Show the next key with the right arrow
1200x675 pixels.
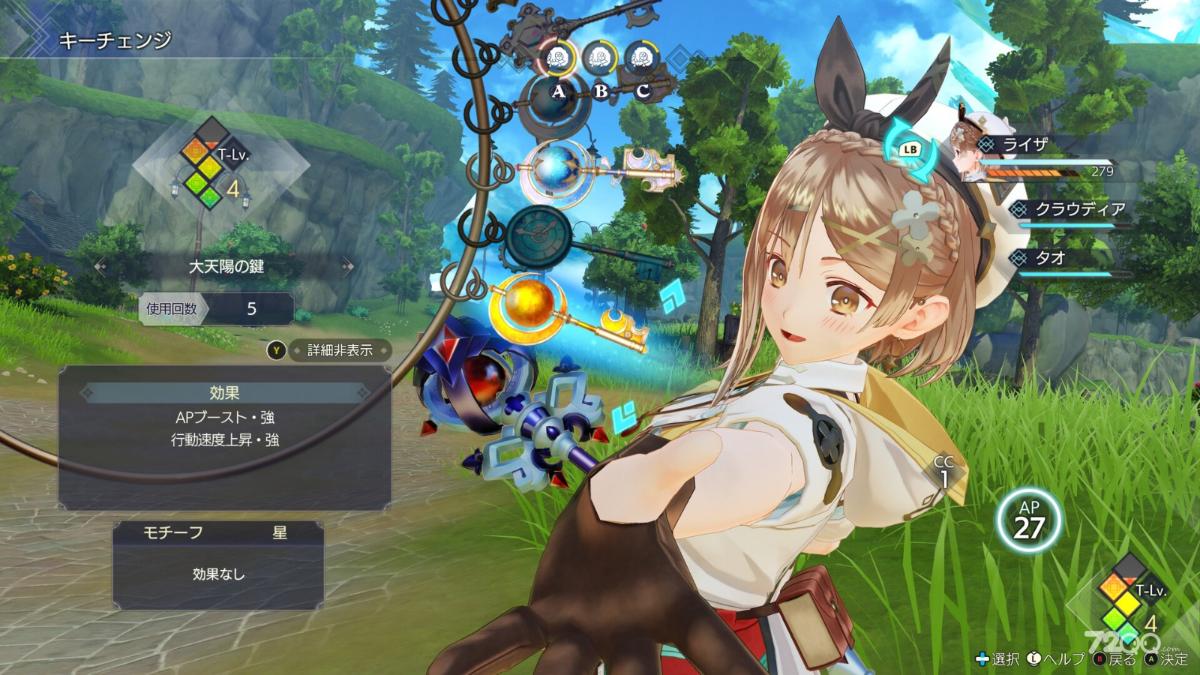click(348, 266)
